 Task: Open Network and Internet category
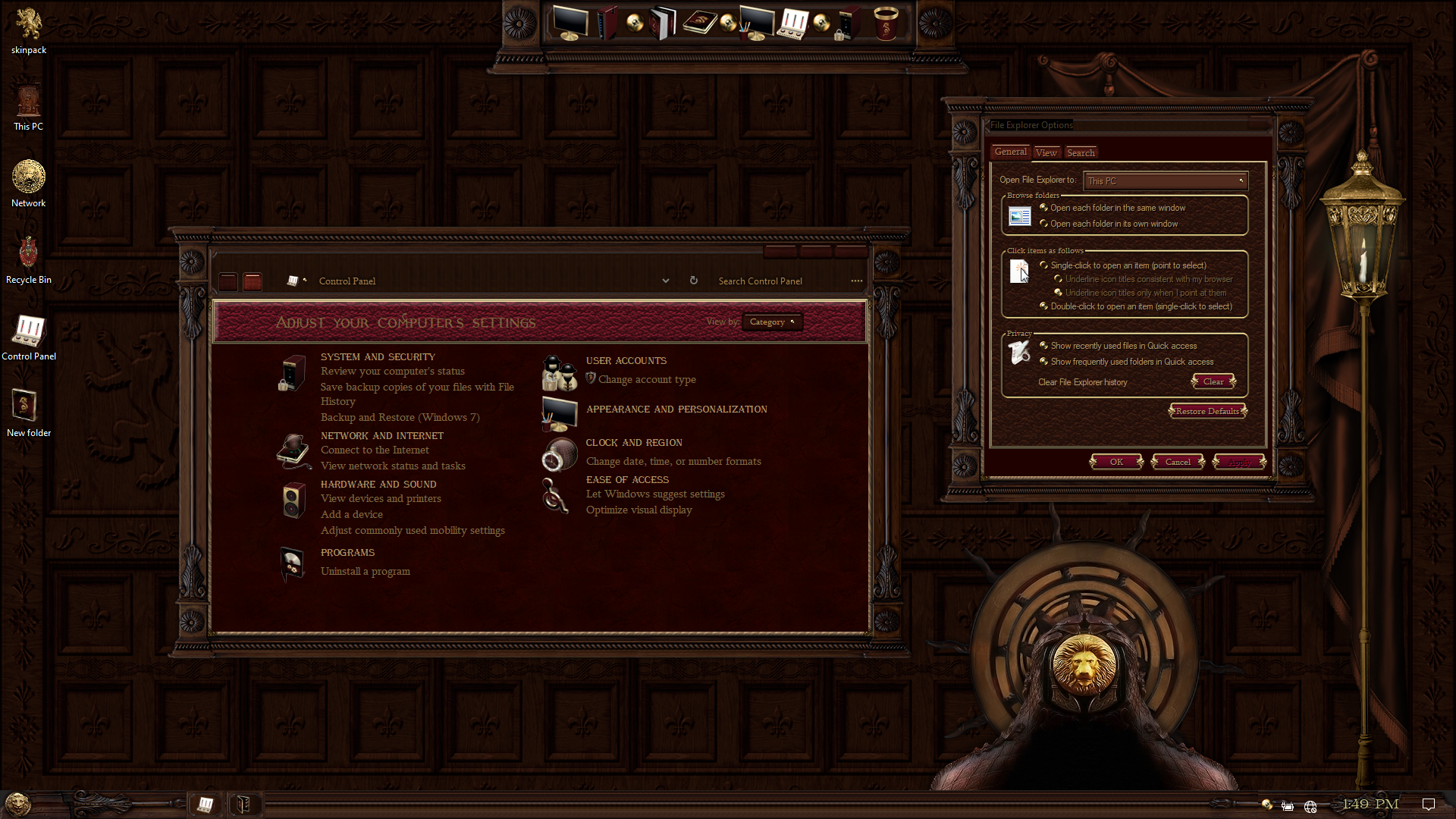tap(381, 435)
